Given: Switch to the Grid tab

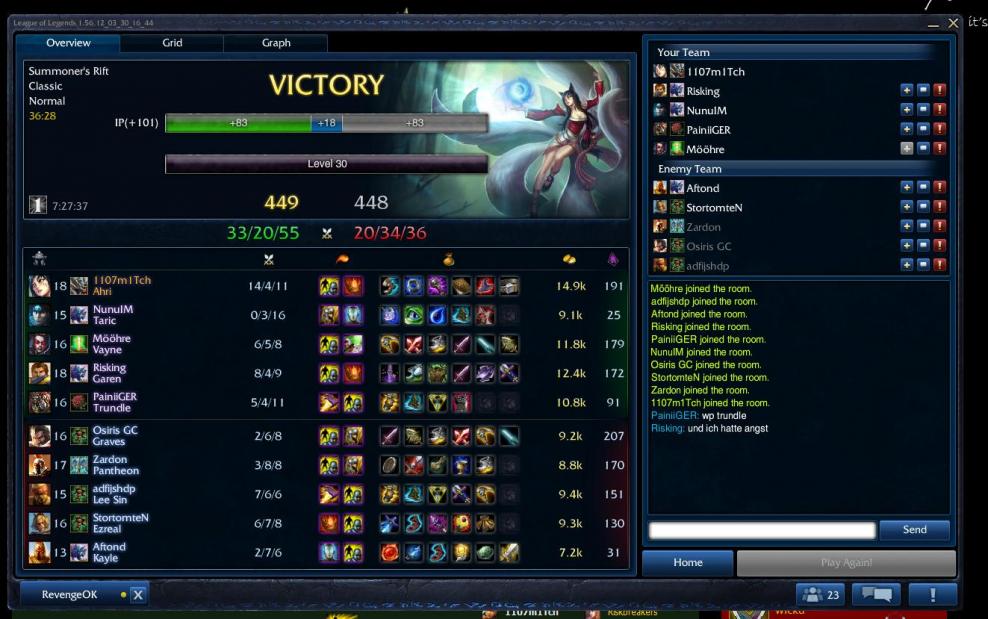Looking at the screenshot, I should (172, 43).
